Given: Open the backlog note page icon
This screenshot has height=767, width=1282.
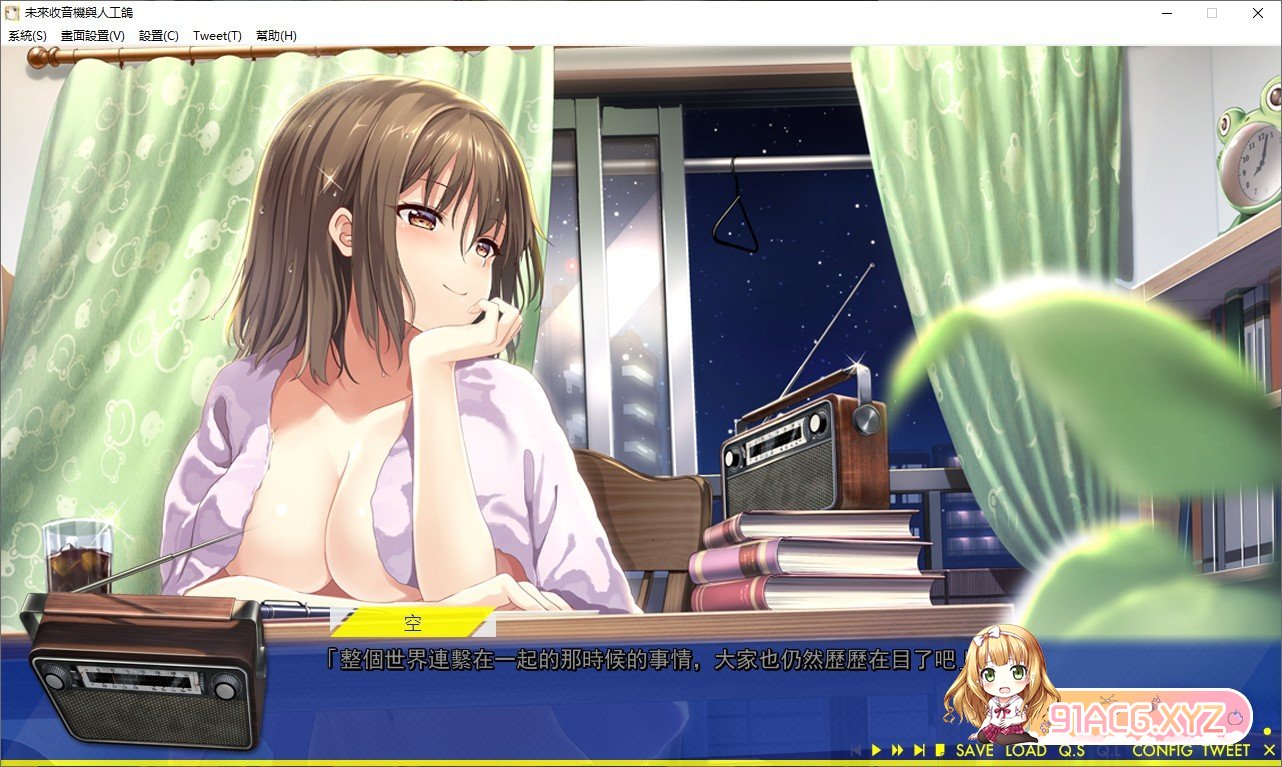Looking at the screenshot, I should 941,750.
